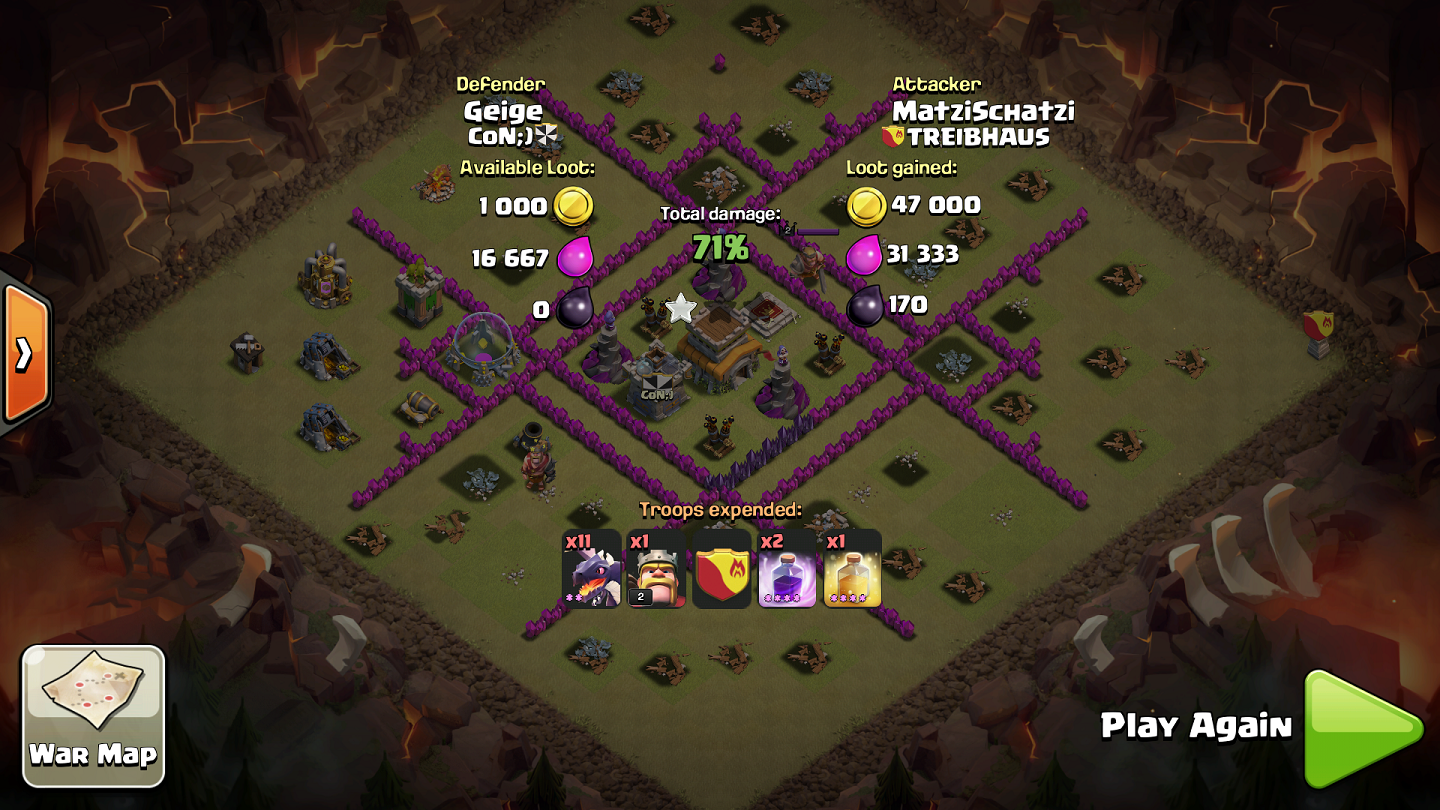This screenshot has height=810, width=1440.
Task: Click the green Play Again arrow
Action: [x=1359, y=729]
